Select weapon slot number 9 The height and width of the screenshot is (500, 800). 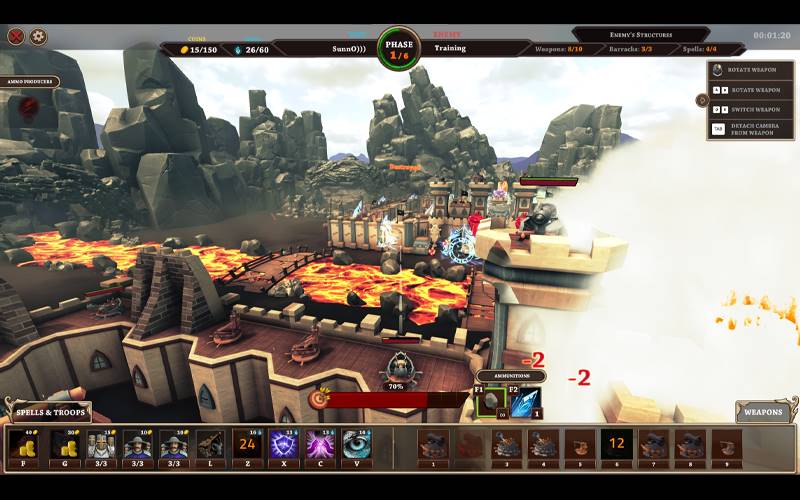tap(727, 445)
